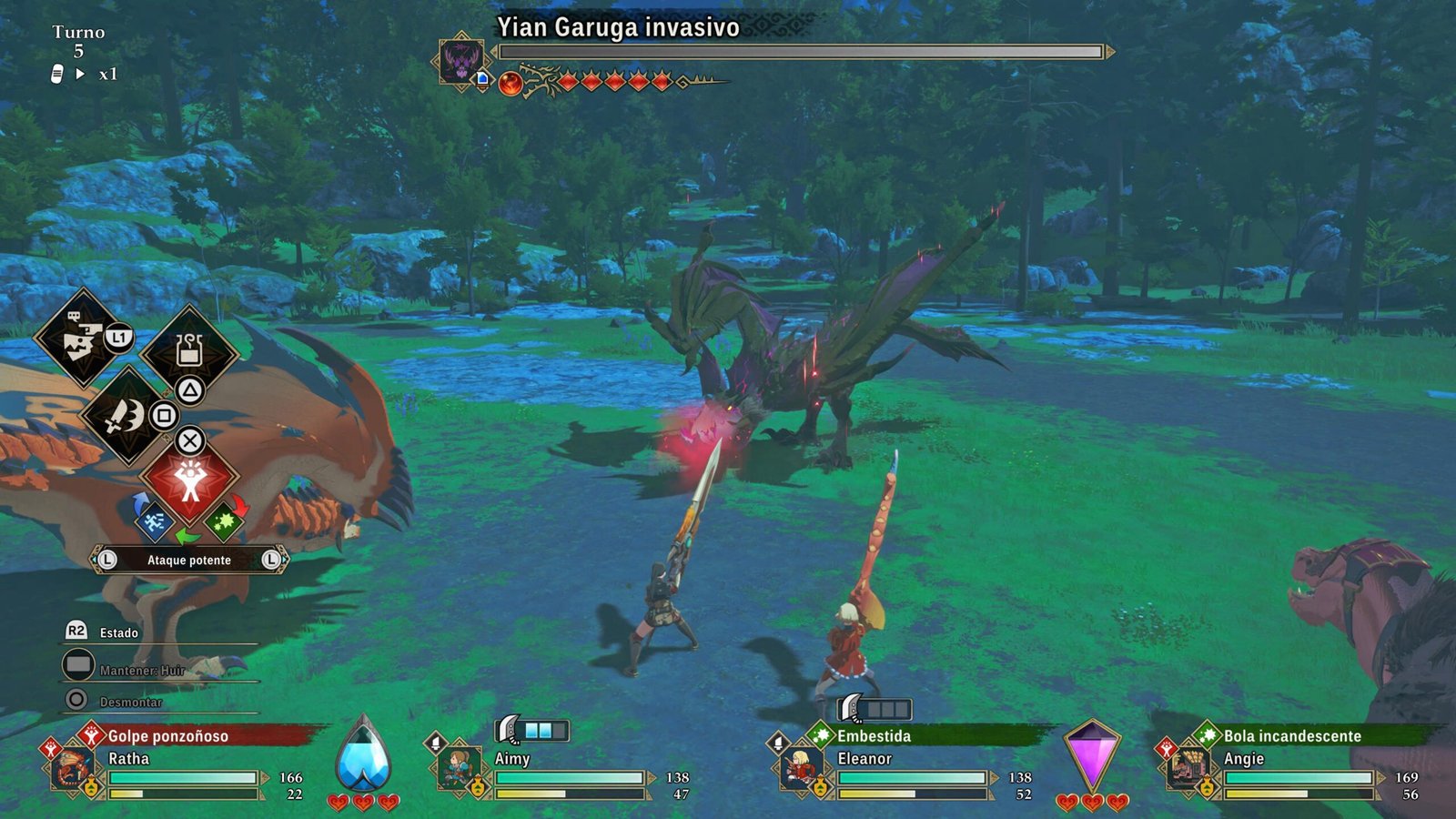Image resolution: width=1456 pixels, height=819 pixels.
Task: Open the Estado status option
Action: (x=118, y=632)
